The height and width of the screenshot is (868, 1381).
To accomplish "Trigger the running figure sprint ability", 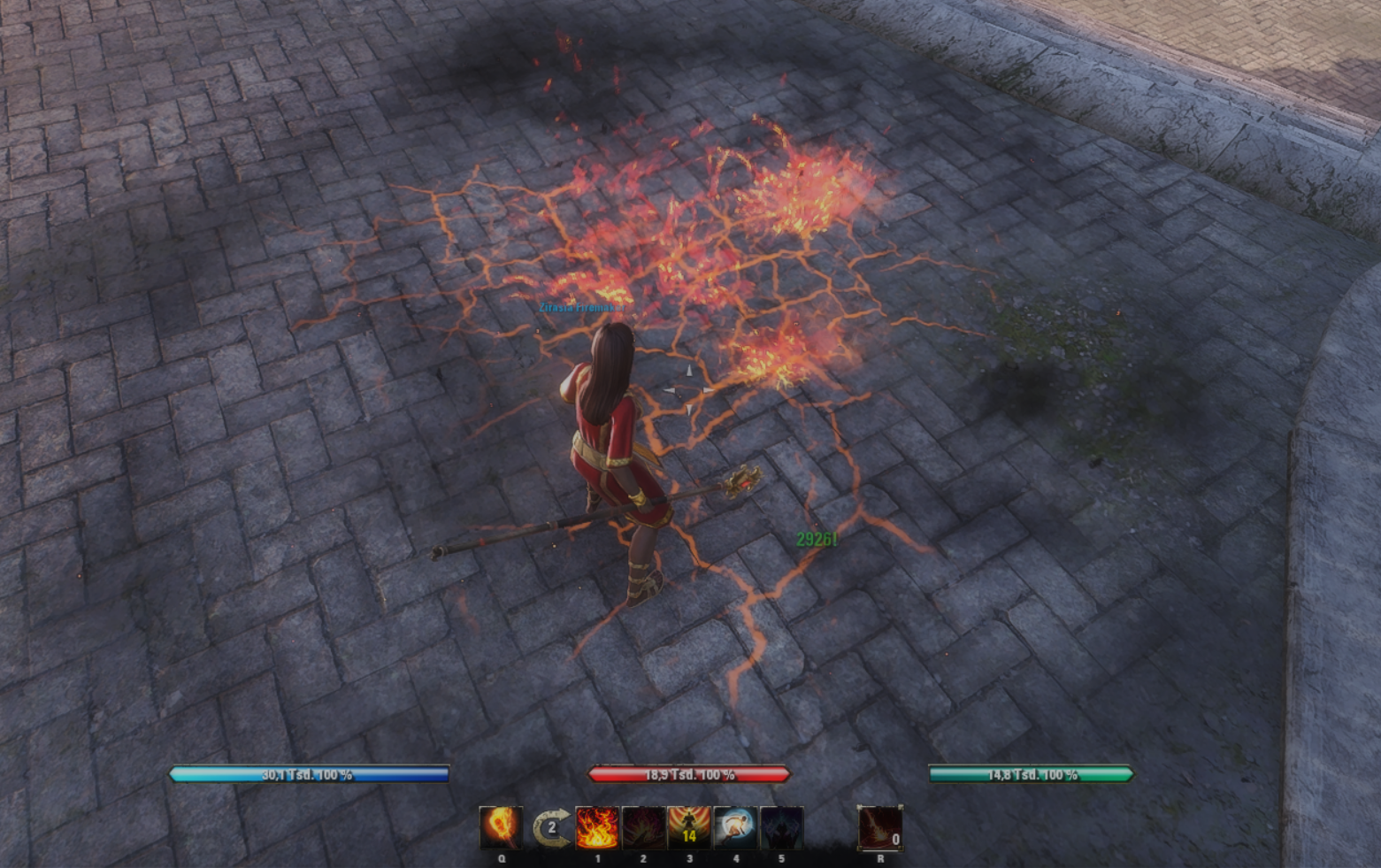I will (x=735, y=828).
